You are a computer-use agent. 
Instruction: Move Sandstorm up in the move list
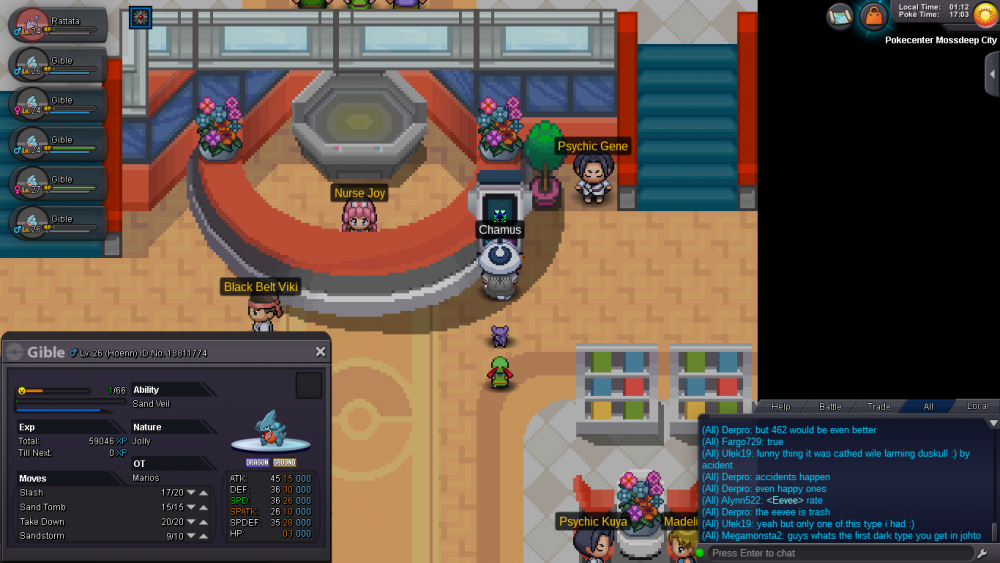203,537
